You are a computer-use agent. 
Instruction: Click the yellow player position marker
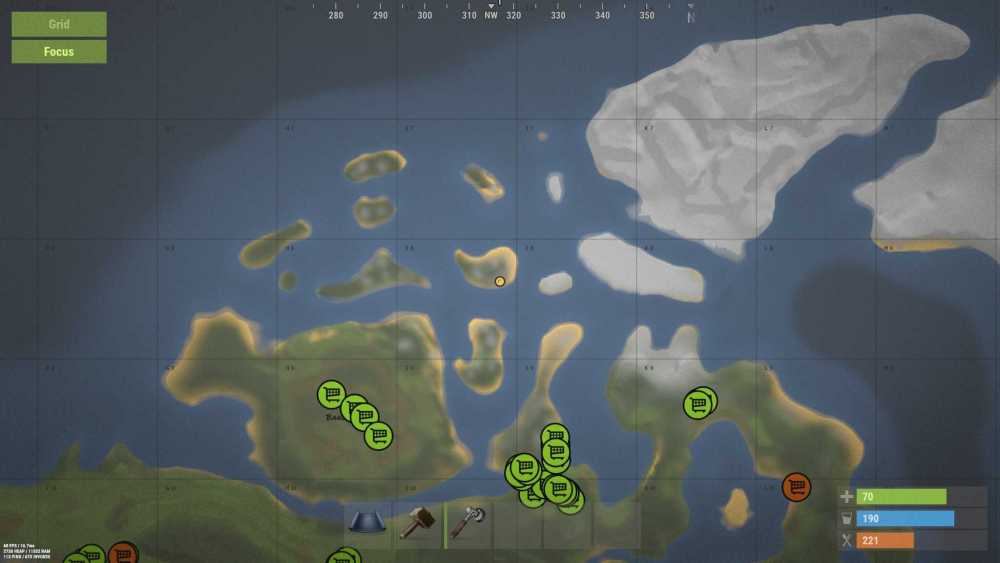pos(500,281)
